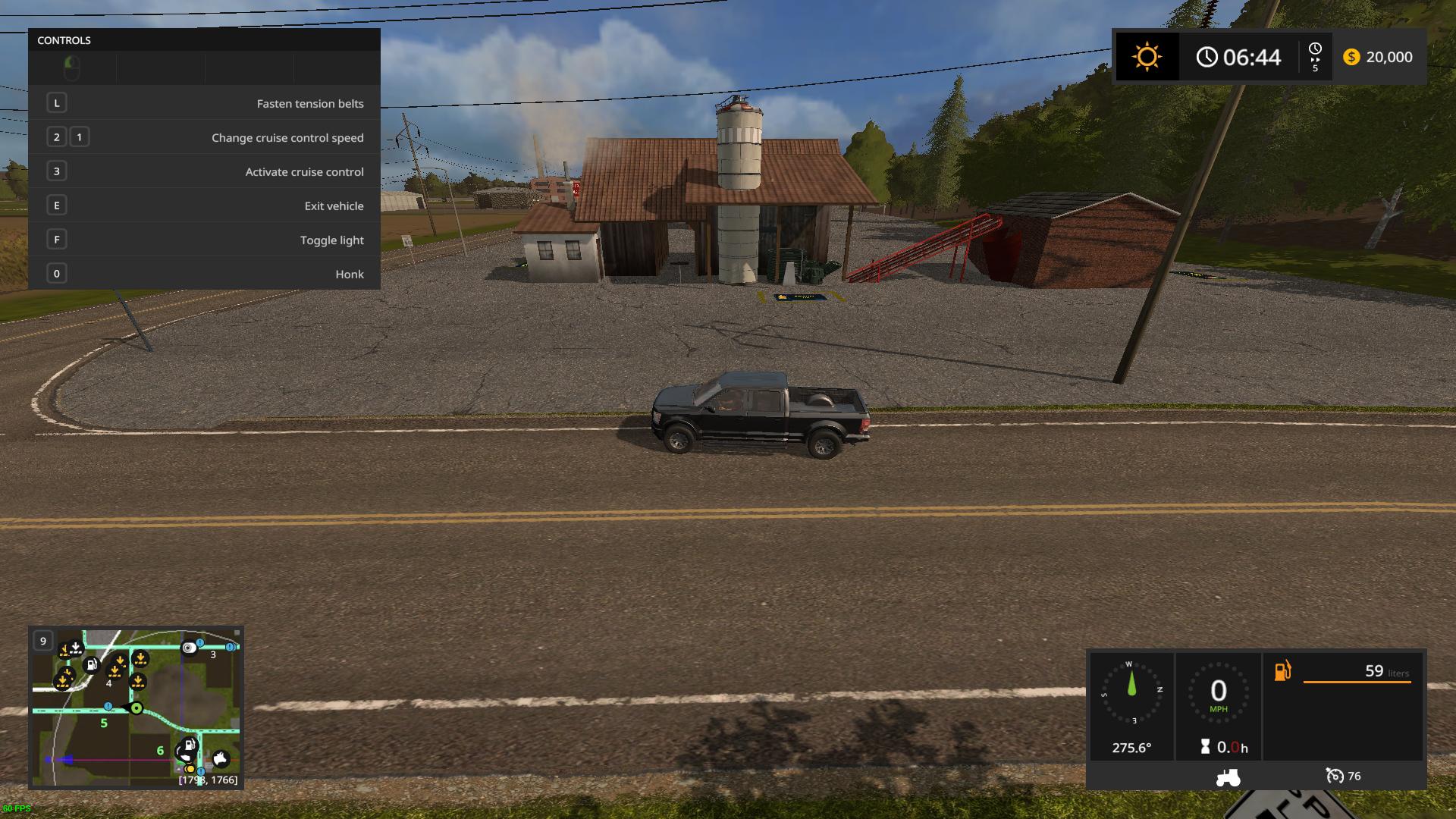Click the cruise control speed icon
Screen dimensions: 1456x819
click(x=1334, y=776)
